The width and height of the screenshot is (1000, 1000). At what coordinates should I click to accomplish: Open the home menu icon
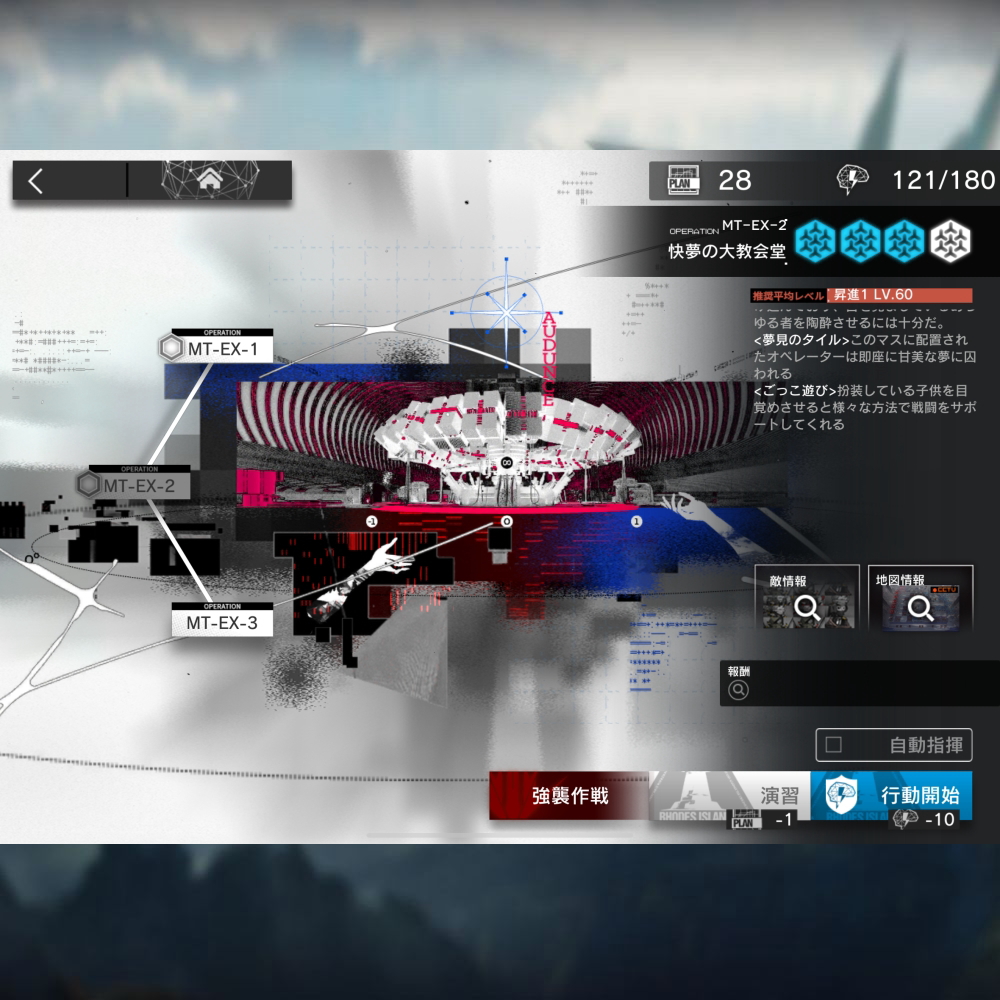210,181
